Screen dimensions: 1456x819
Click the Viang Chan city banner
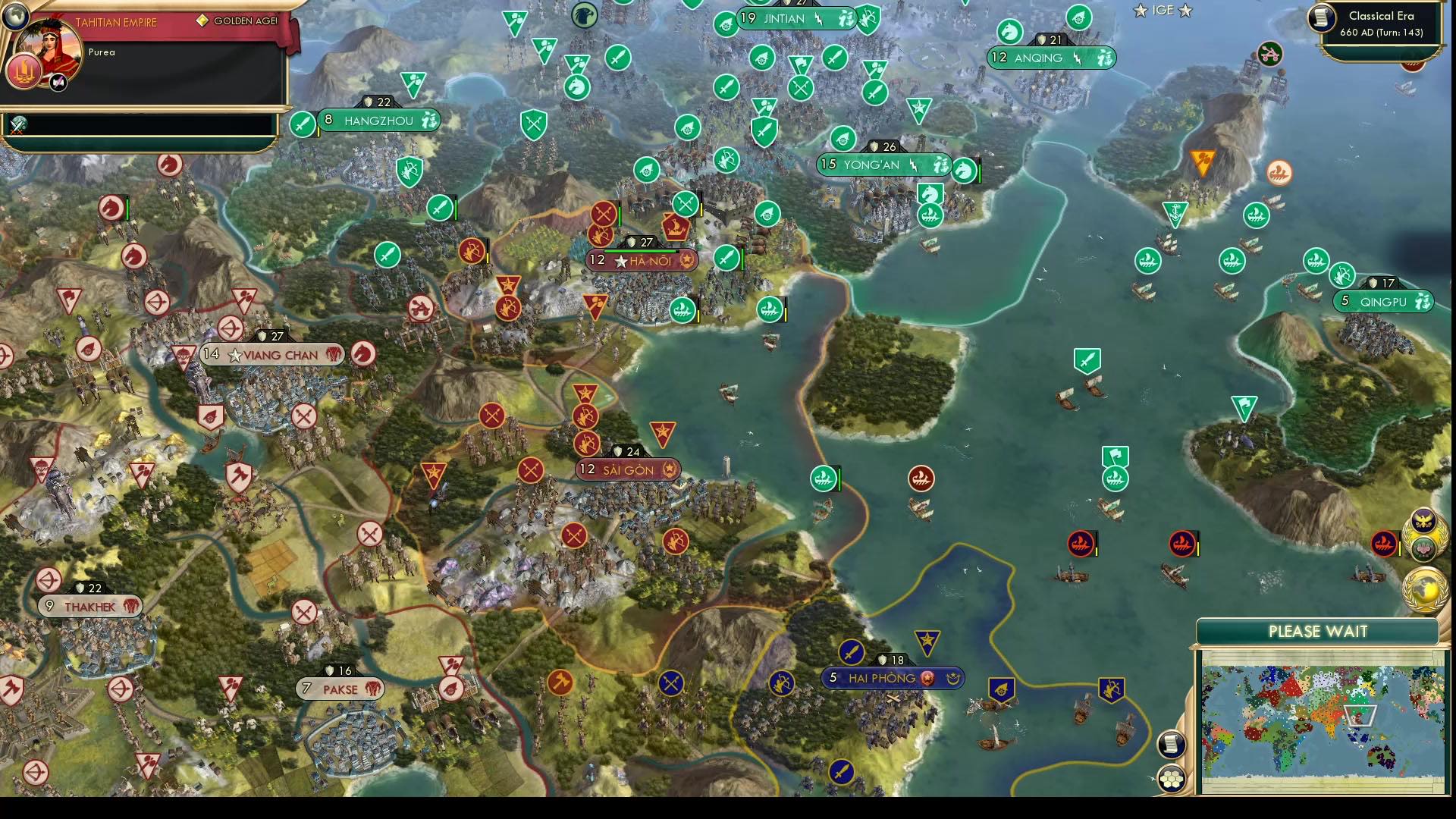tap(271, 354)
